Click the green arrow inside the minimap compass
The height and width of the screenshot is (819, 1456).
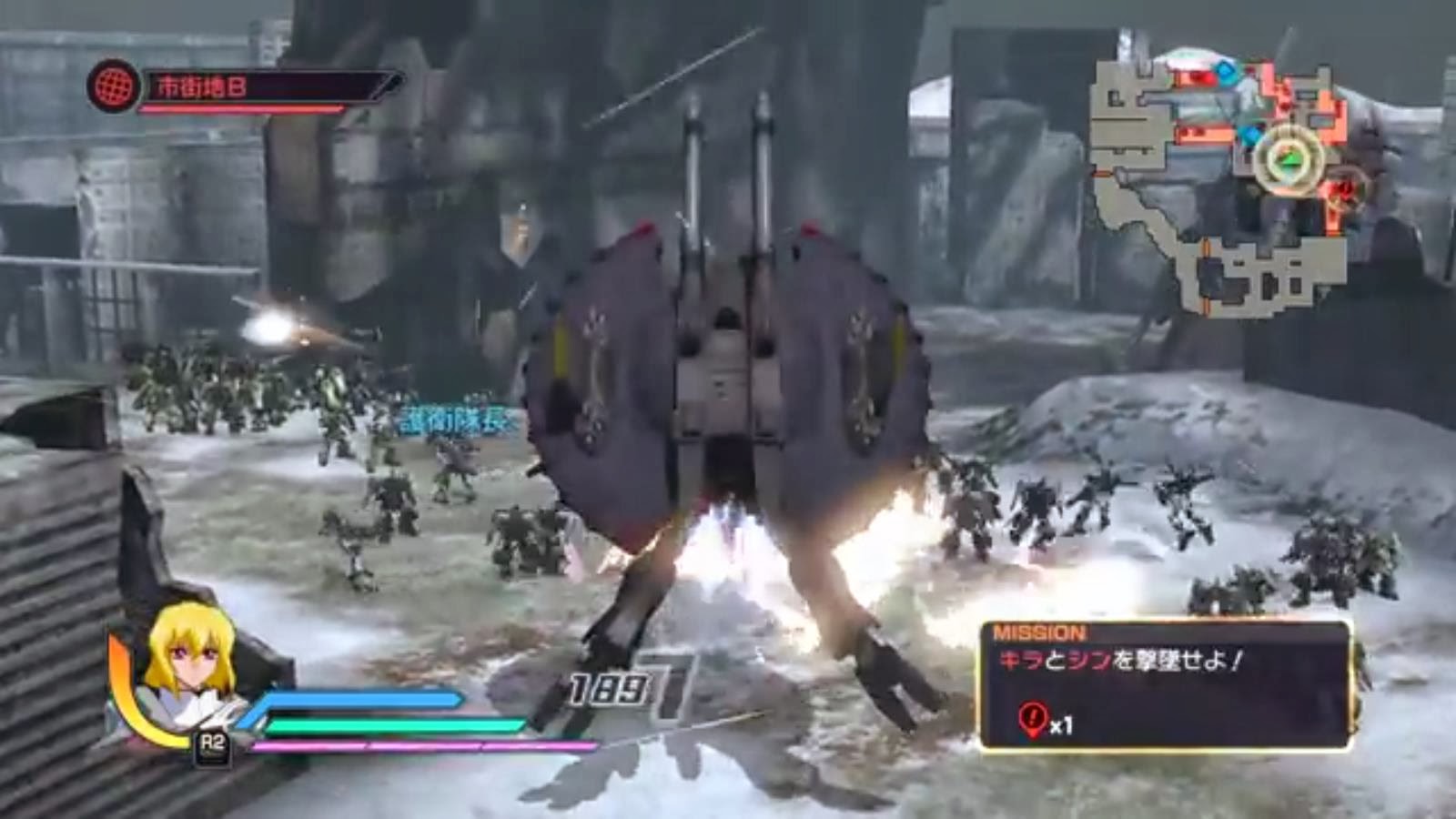tap(1289, 159)
